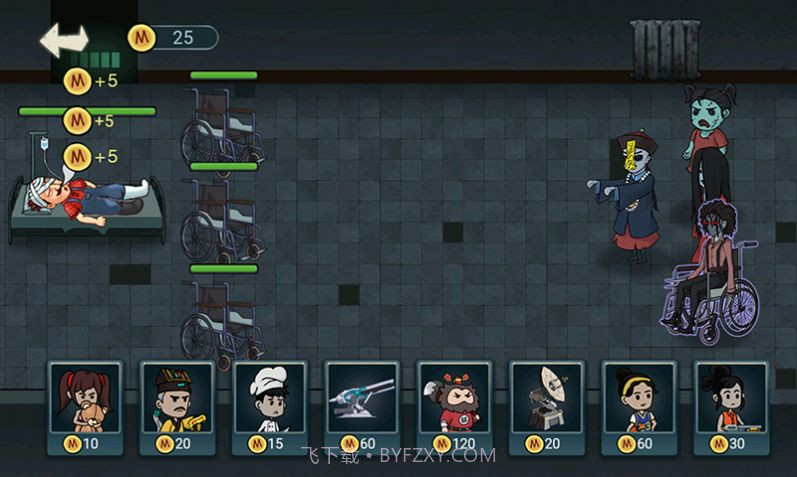Image resolution: width=797 pixels, height=477 pixels.
Task: Click the back arrow button
Action: (x=64, y=39)
